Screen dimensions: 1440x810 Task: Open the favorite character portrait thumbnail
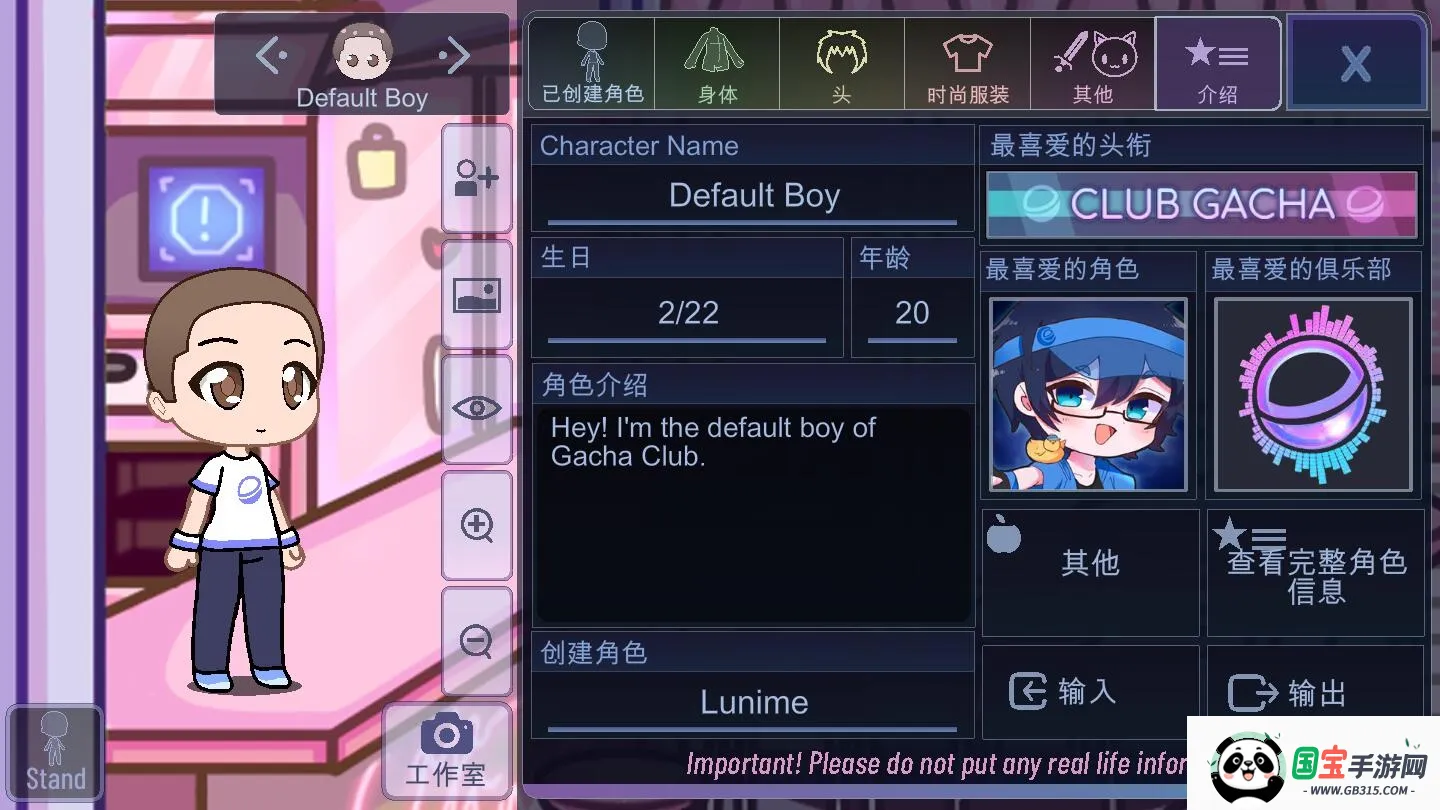[x=1088, y=394]
